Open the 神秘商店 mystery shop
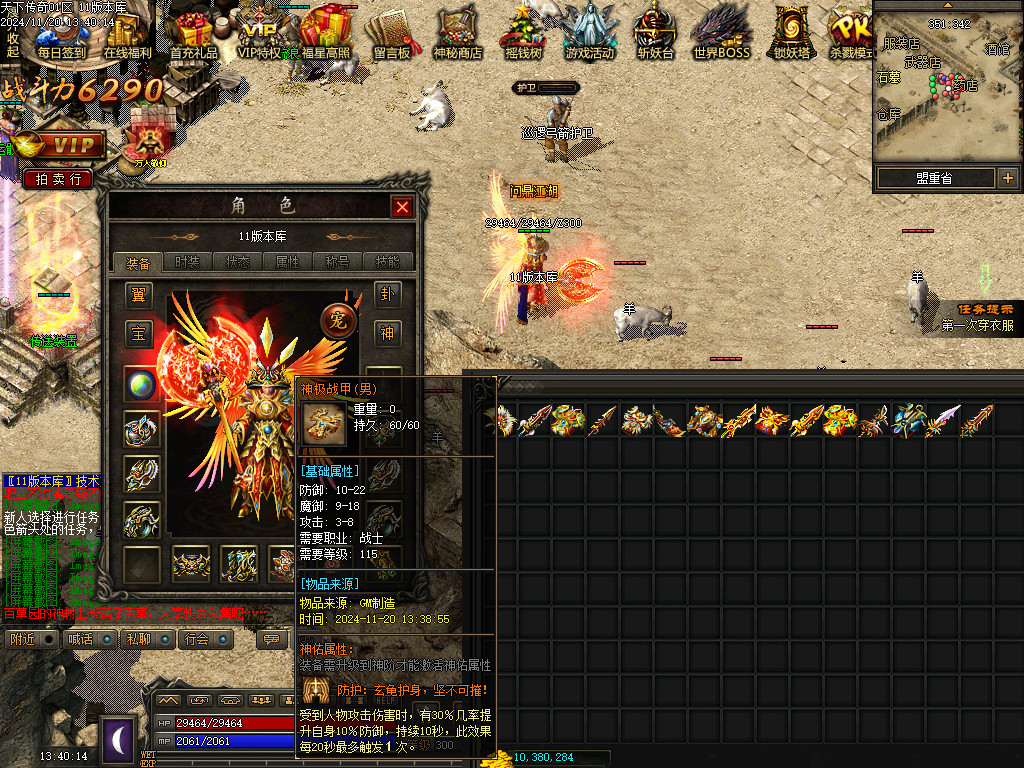 (457, 33)
